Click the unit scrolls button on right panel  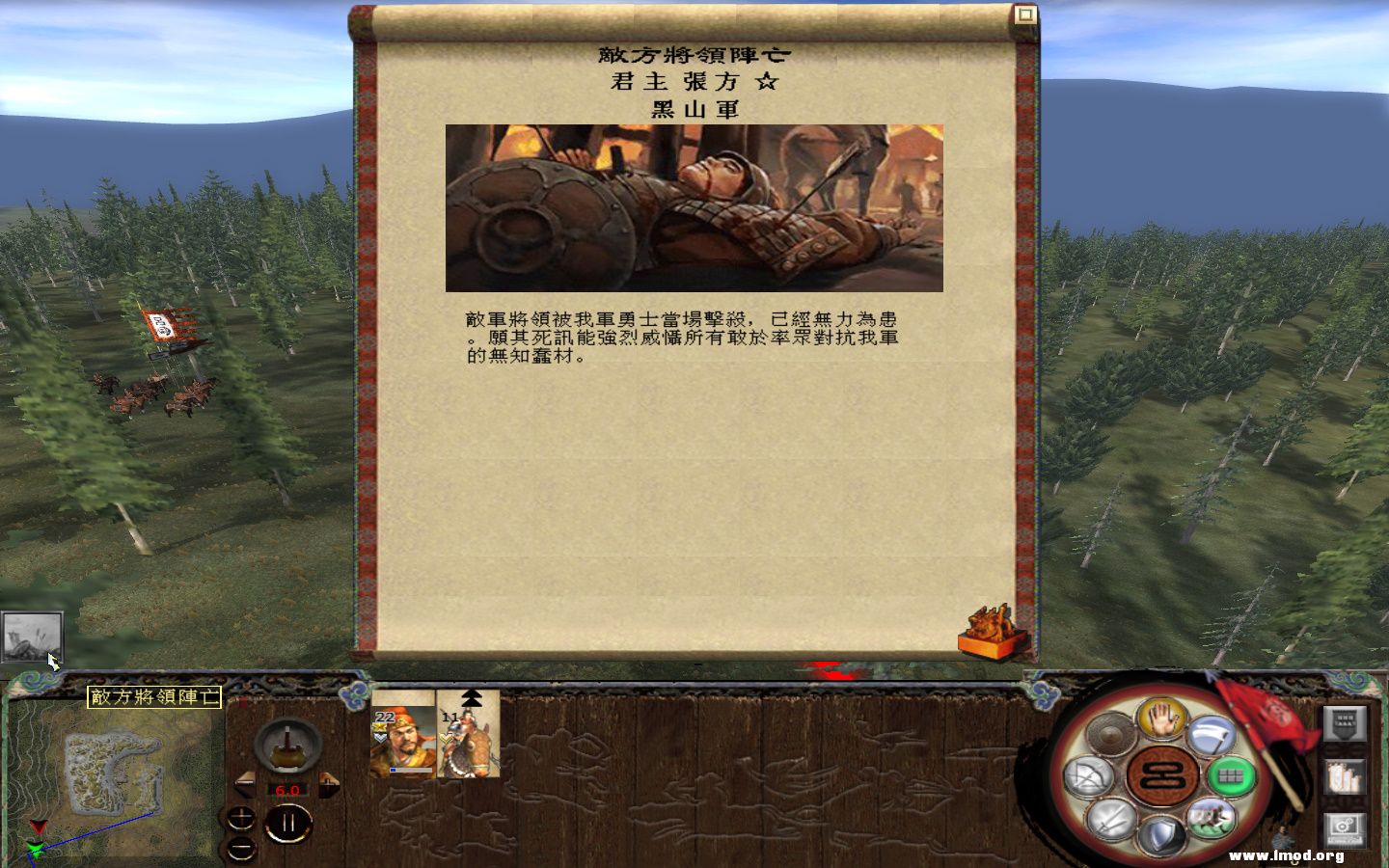point(1343,776)
